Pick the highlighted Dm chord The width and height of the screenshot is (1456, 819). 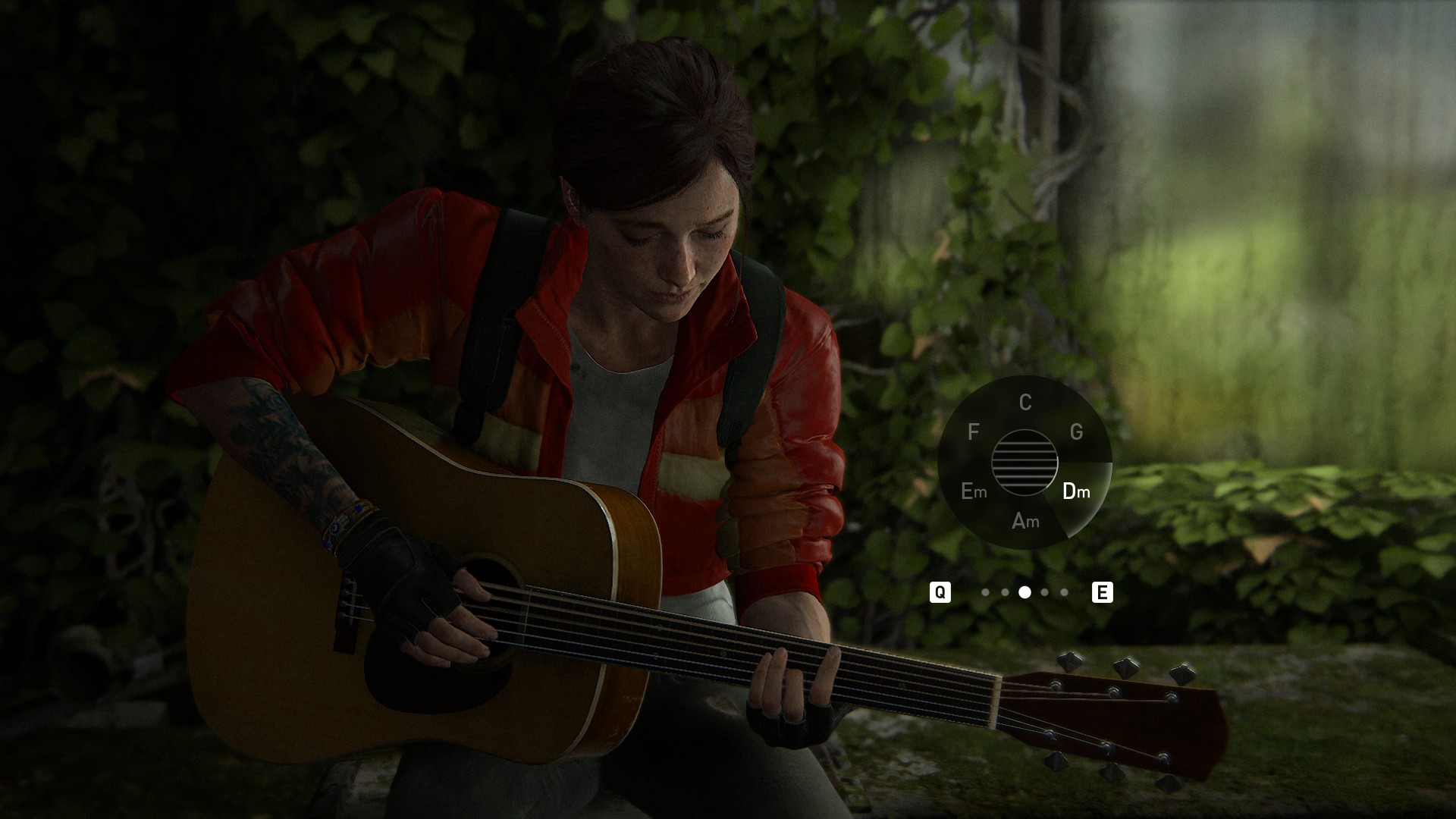tap(1076, 491)
